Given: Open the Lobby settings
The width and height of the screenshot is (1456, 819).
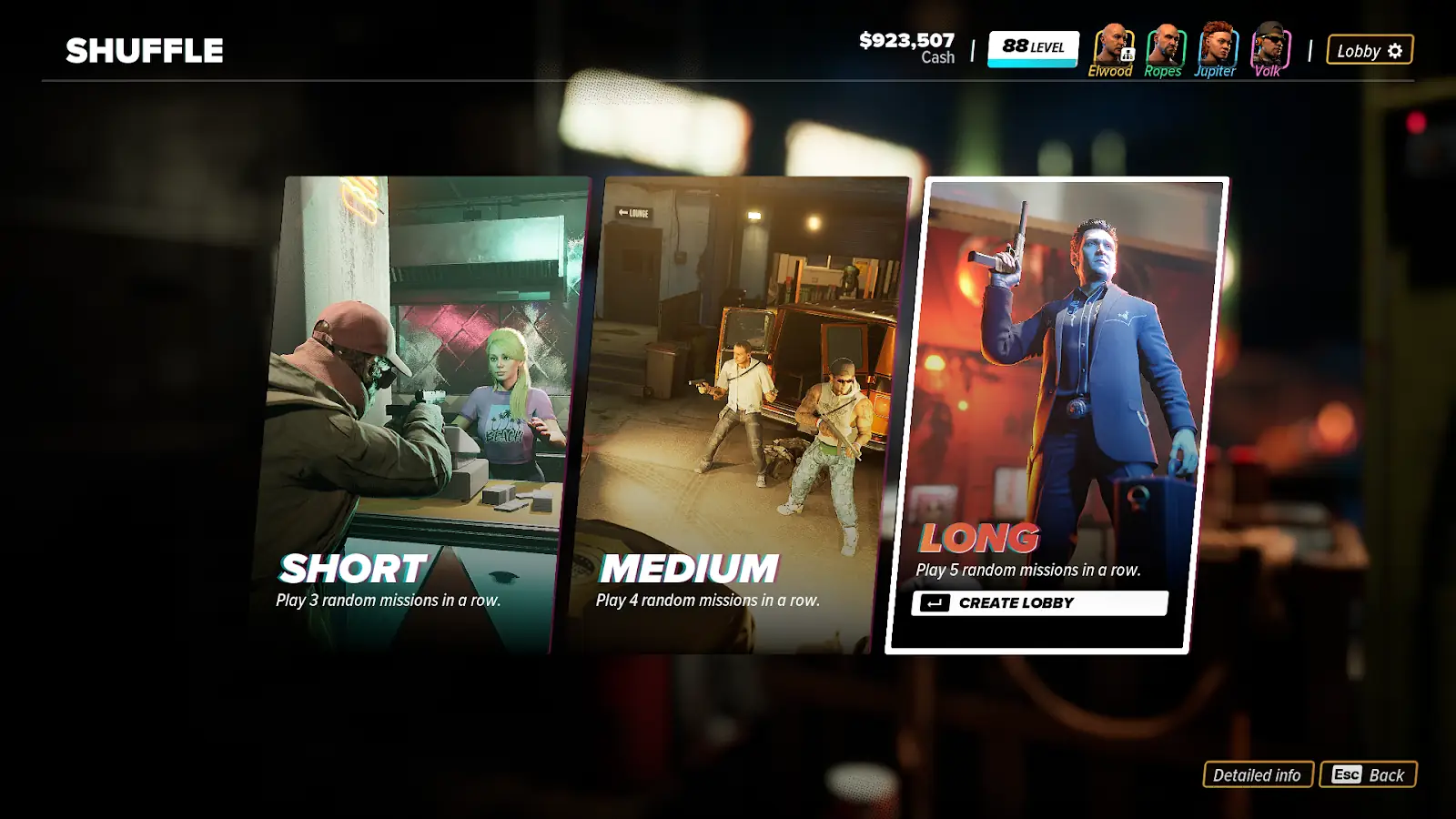Looking at the screenshot, I should (x=1370, y=51).
